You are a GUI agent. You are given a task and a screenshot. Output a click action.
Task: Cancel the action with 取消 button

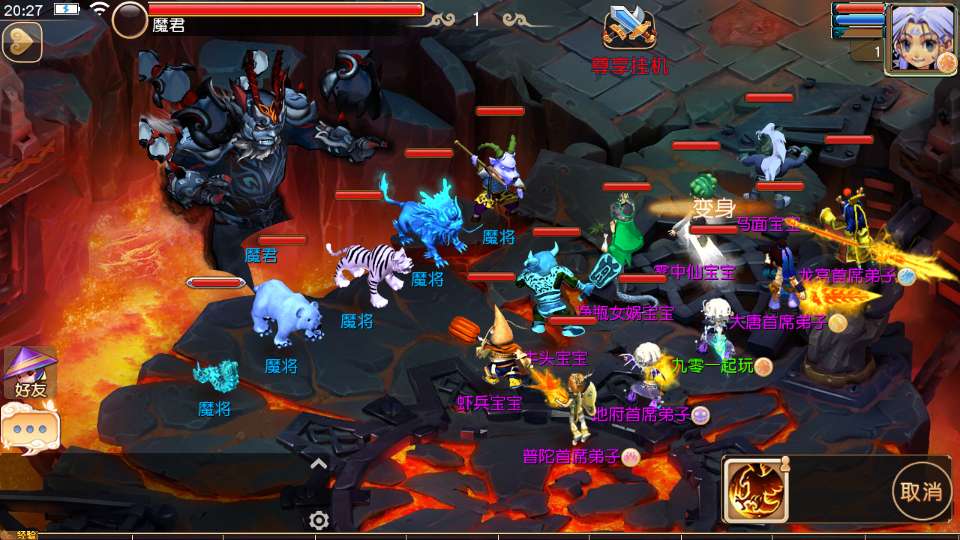(921, 491)
